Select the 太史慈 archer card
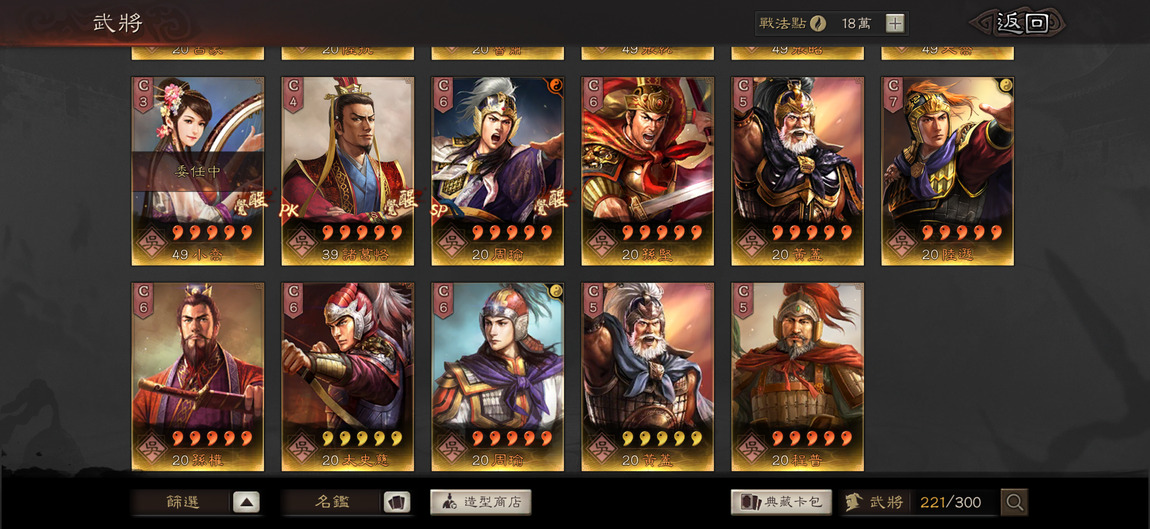This screenshot has height=529, width=1150. tap(348, 375)
